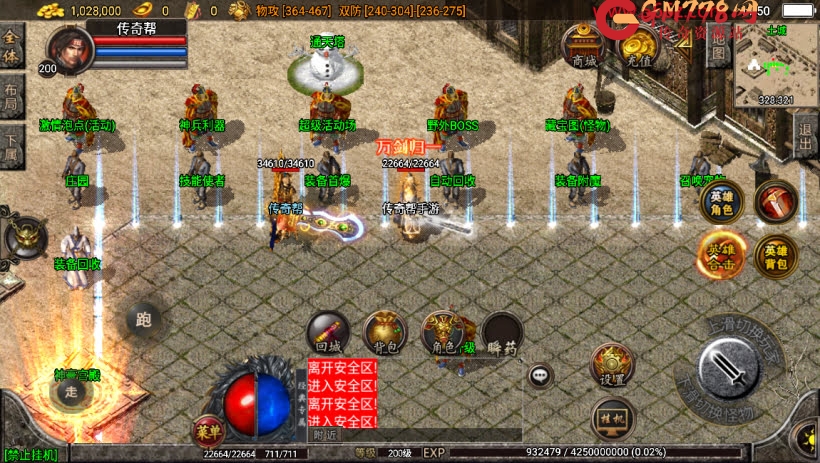Viewport: 820px width, 463px height.
Task: Open the 商城 shop
Action: click(x=583, y=45)
